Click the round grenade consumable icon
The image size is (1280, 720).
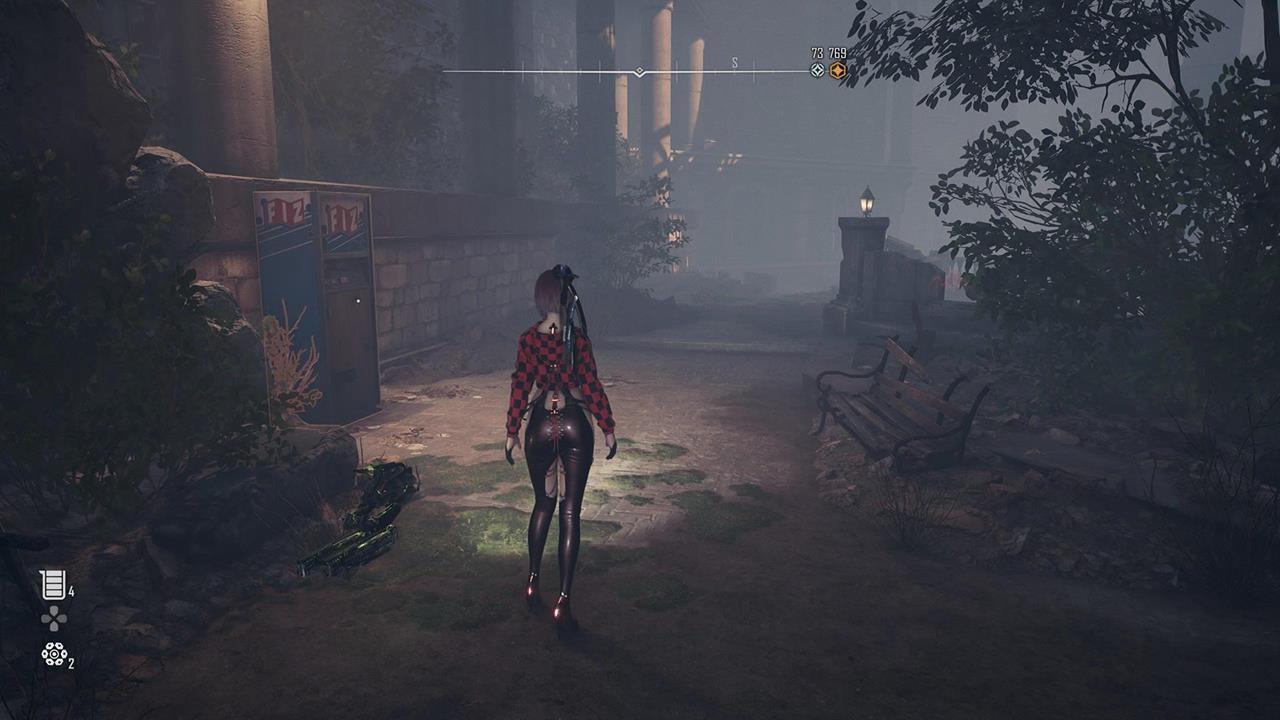coord(54,654)
